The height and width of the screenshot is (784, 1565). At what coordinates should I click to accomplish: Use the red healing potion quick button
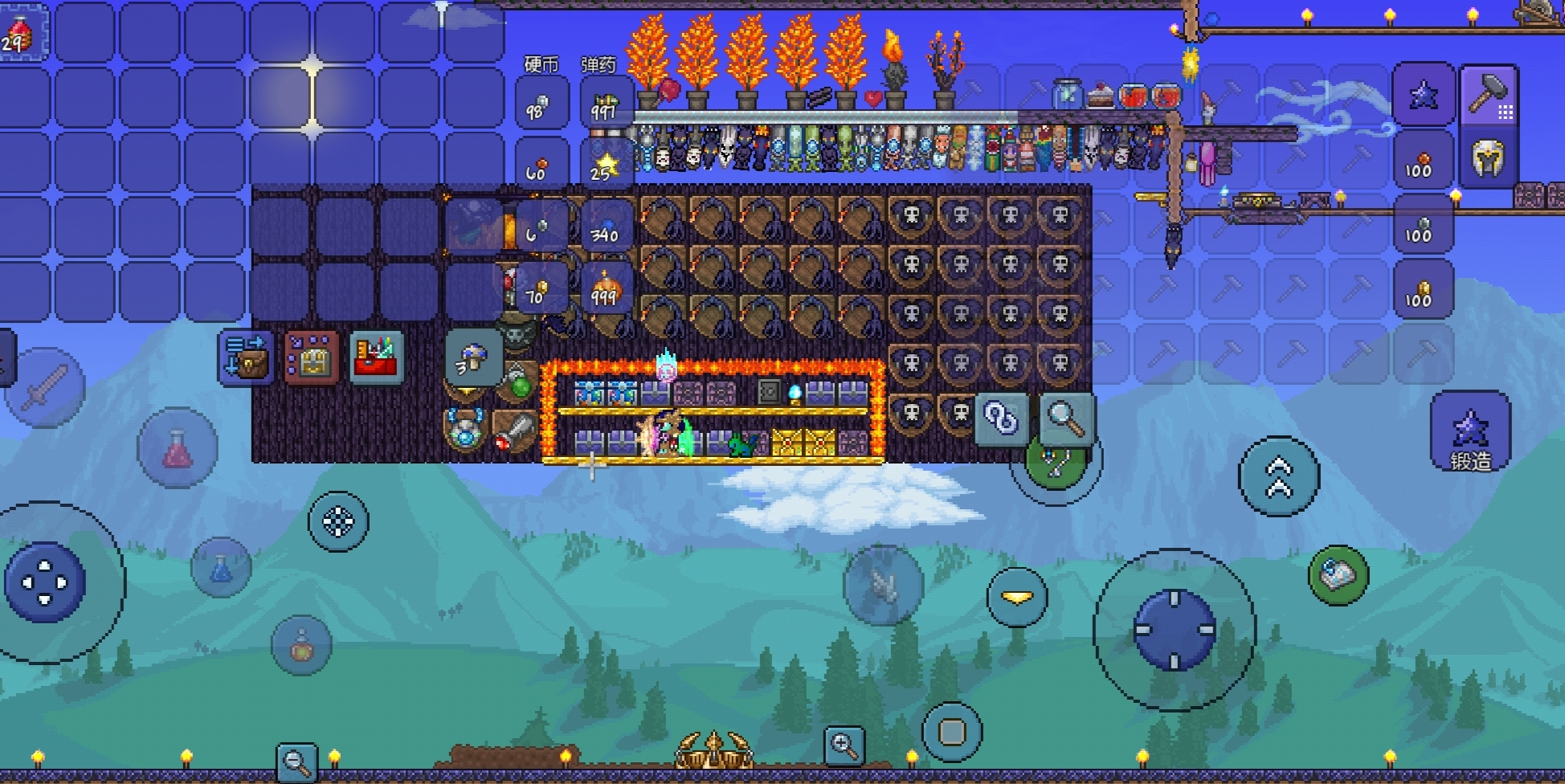(178, 447)
